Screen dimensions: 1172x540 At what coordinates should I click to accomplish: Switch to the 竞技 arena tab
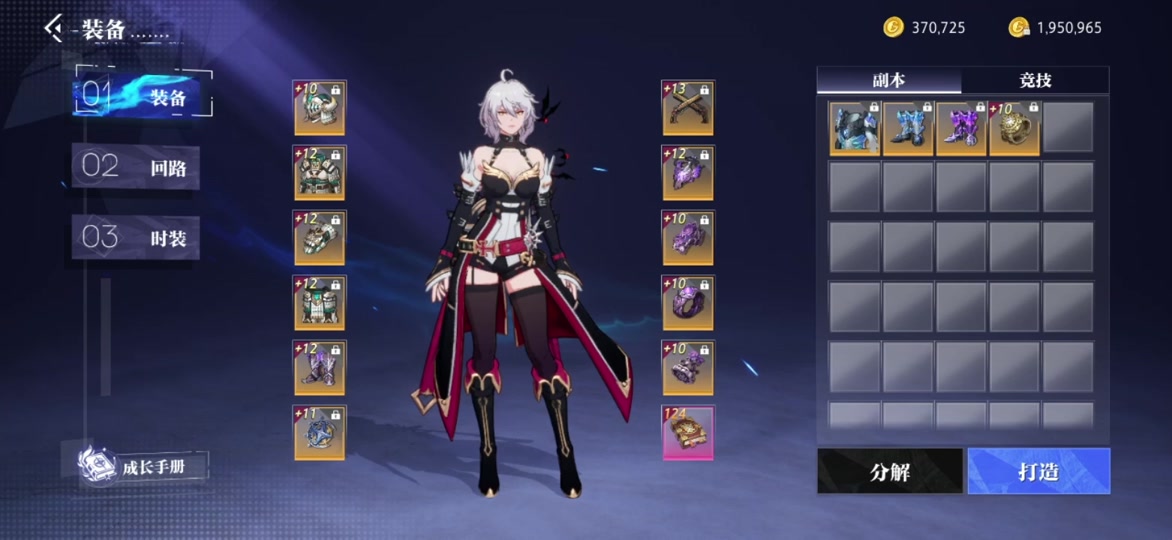click(x=1035, y=80)
